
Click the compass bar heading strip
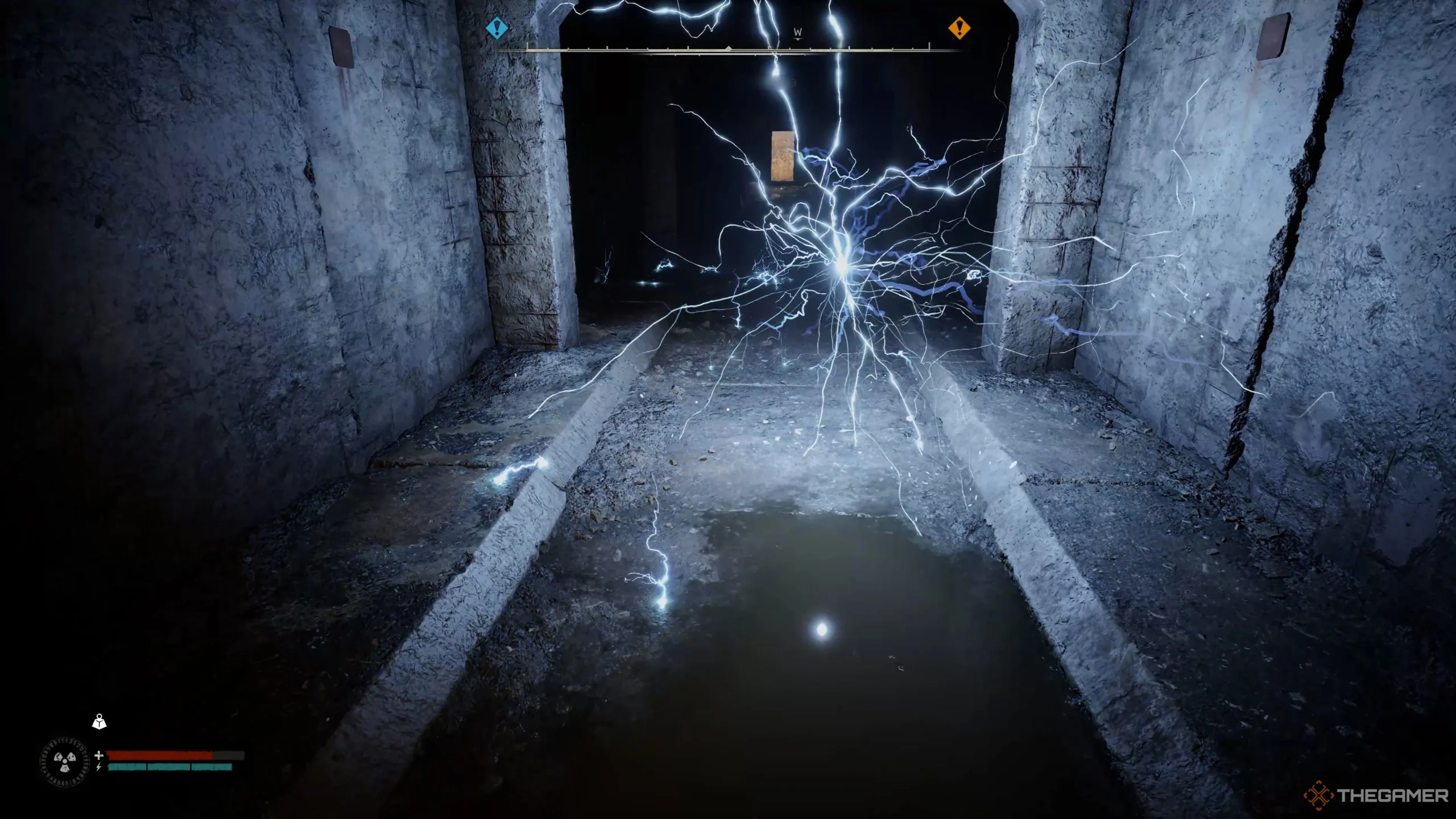click(x=728, y=49)
